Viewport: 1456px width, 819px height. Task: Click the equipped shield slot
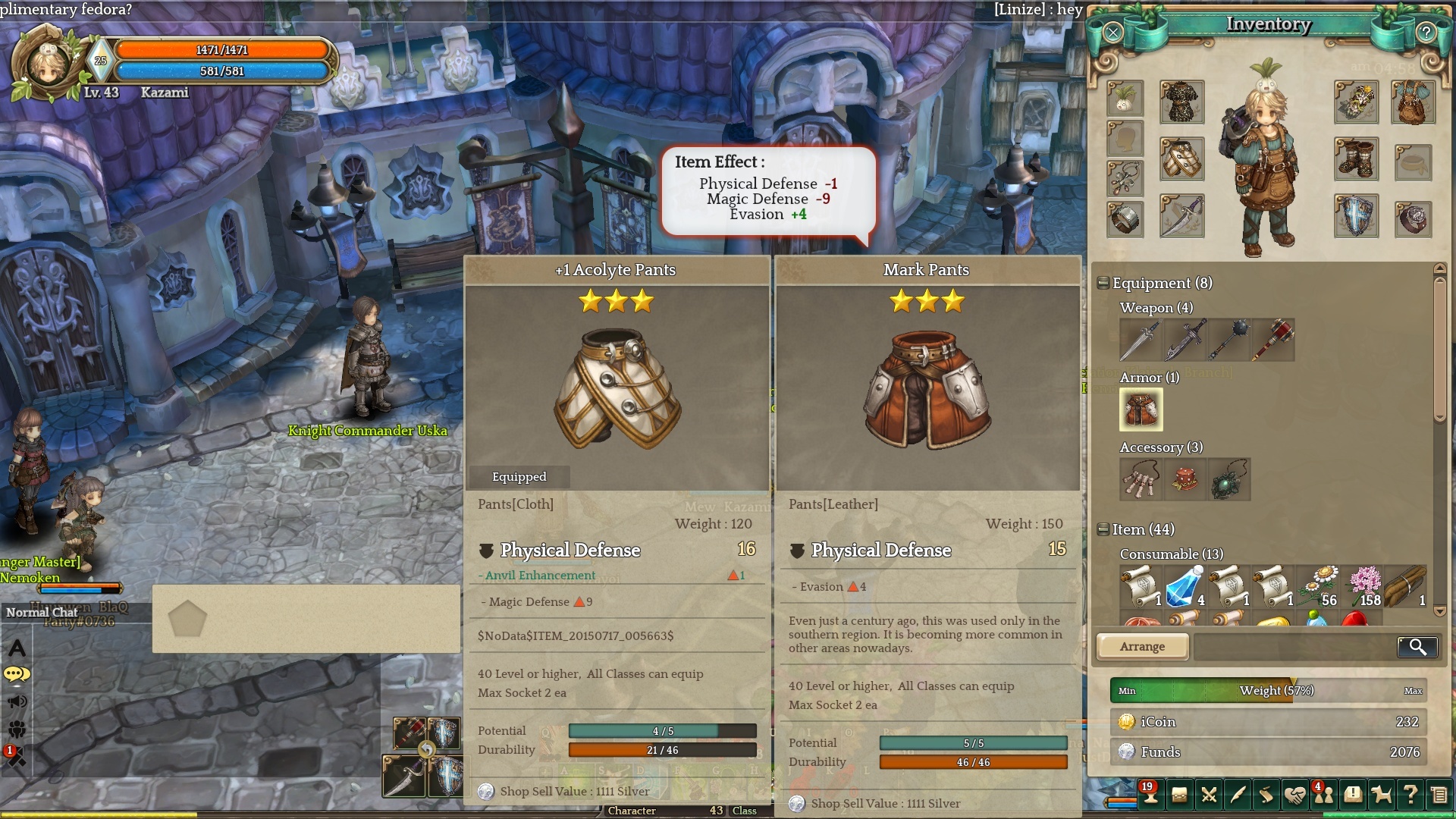coord(1356,216)
